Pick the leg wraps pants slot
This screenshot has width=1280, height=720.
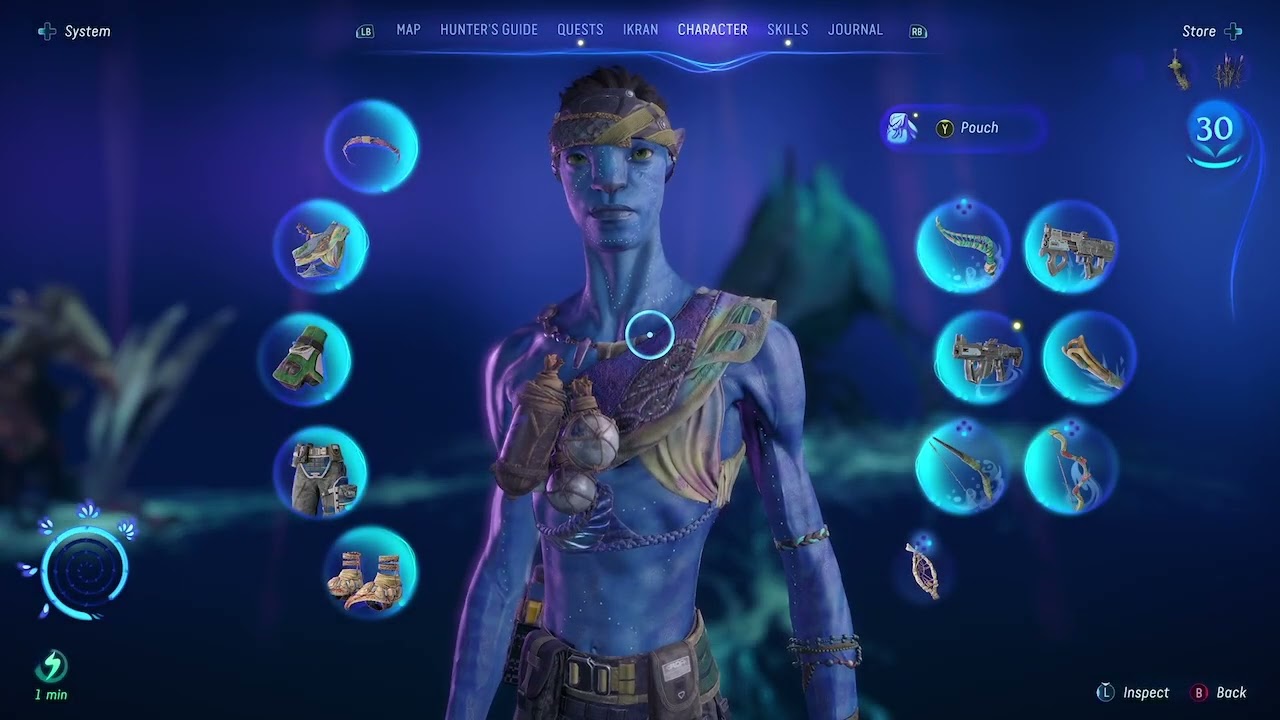tap(320, 472)
